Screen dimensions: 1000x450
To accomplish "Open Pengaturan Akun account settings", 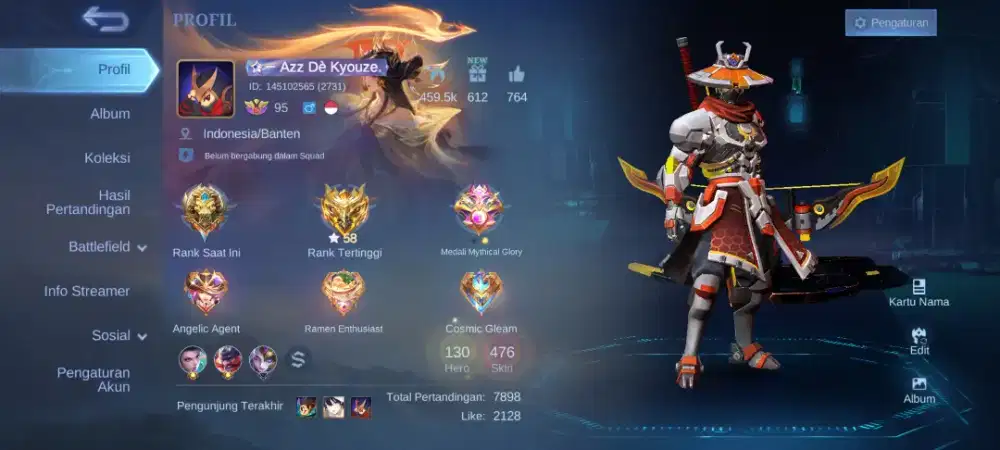I will click(x=93, y=379).
